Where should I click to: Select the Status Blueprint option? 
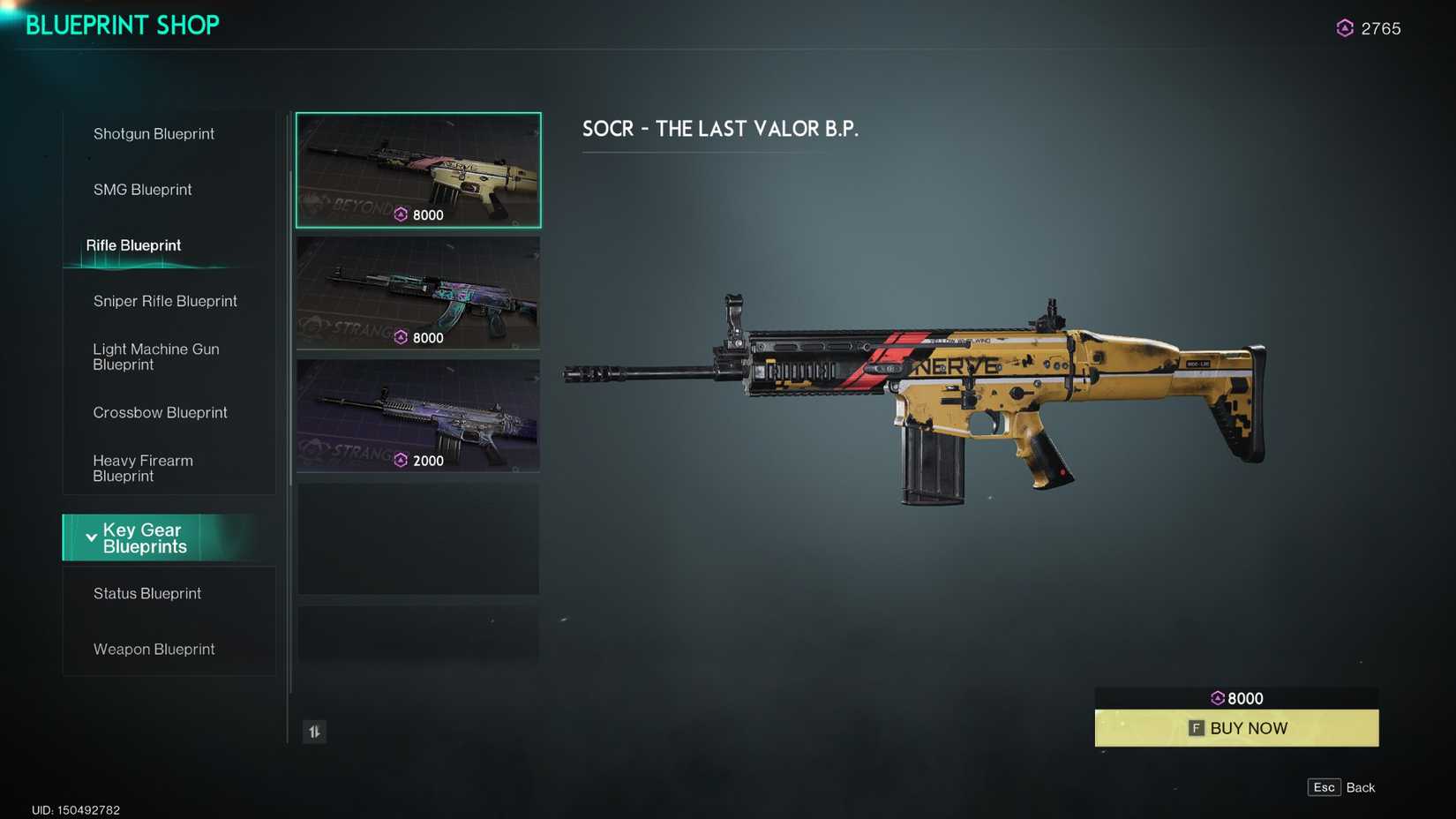(x=147, y=593)
